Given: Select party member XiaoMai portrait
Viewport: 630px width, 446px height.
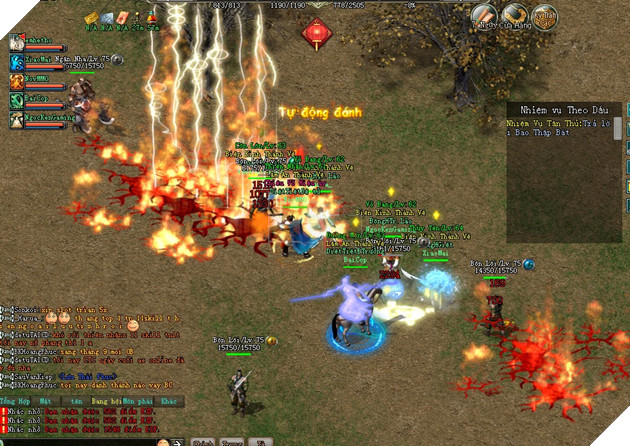Looking at the screenshot, I should [17, 62].
